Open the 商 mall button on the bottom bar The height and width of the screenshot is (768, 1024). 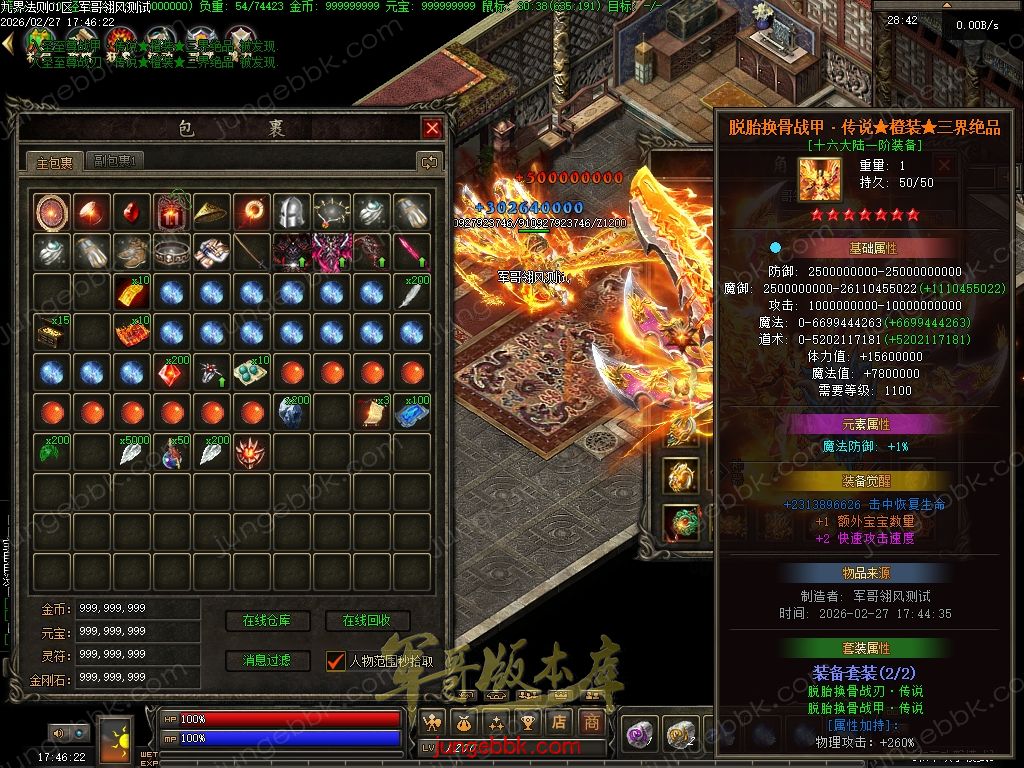(x=592, y=722)
